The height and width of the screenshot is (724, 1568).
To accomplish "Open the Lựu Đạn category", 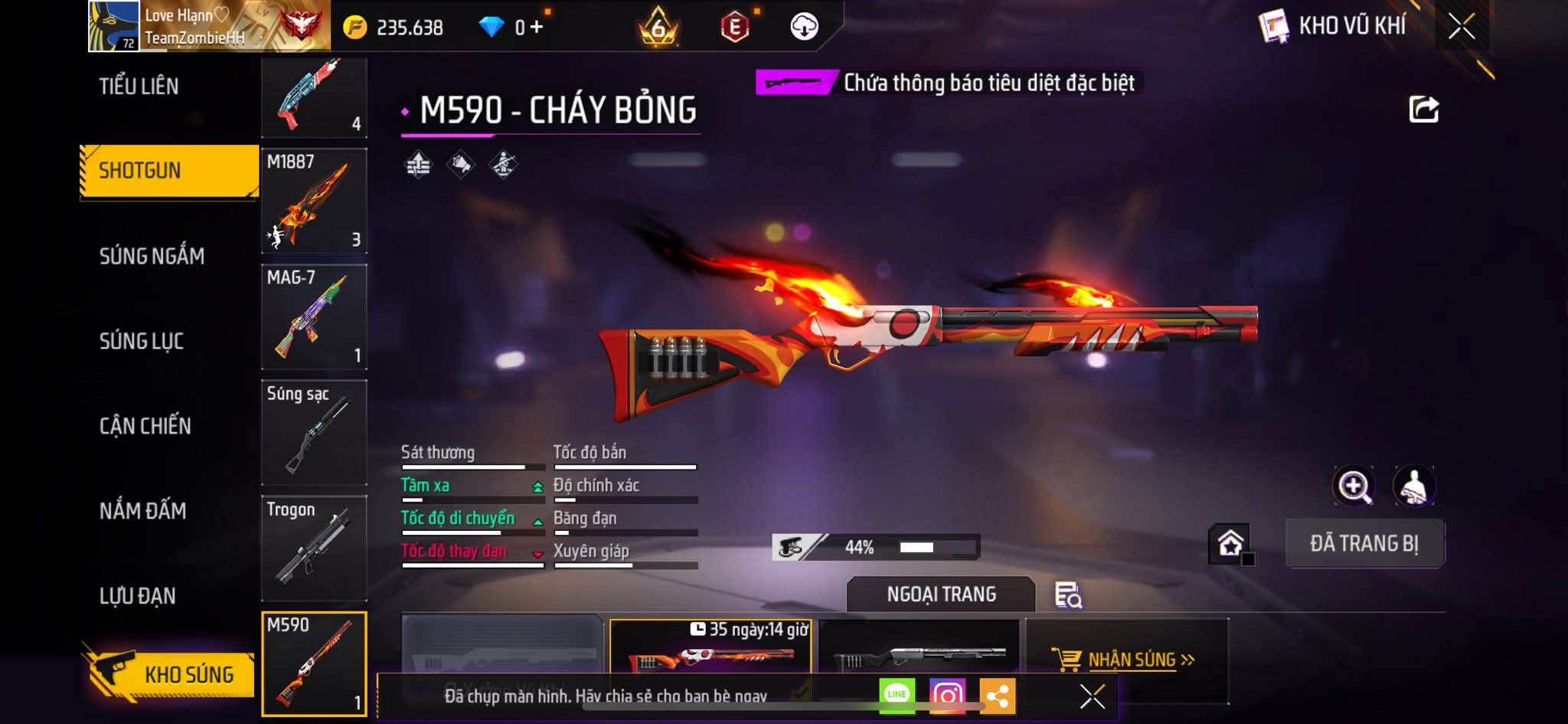I will click(138, 595).
